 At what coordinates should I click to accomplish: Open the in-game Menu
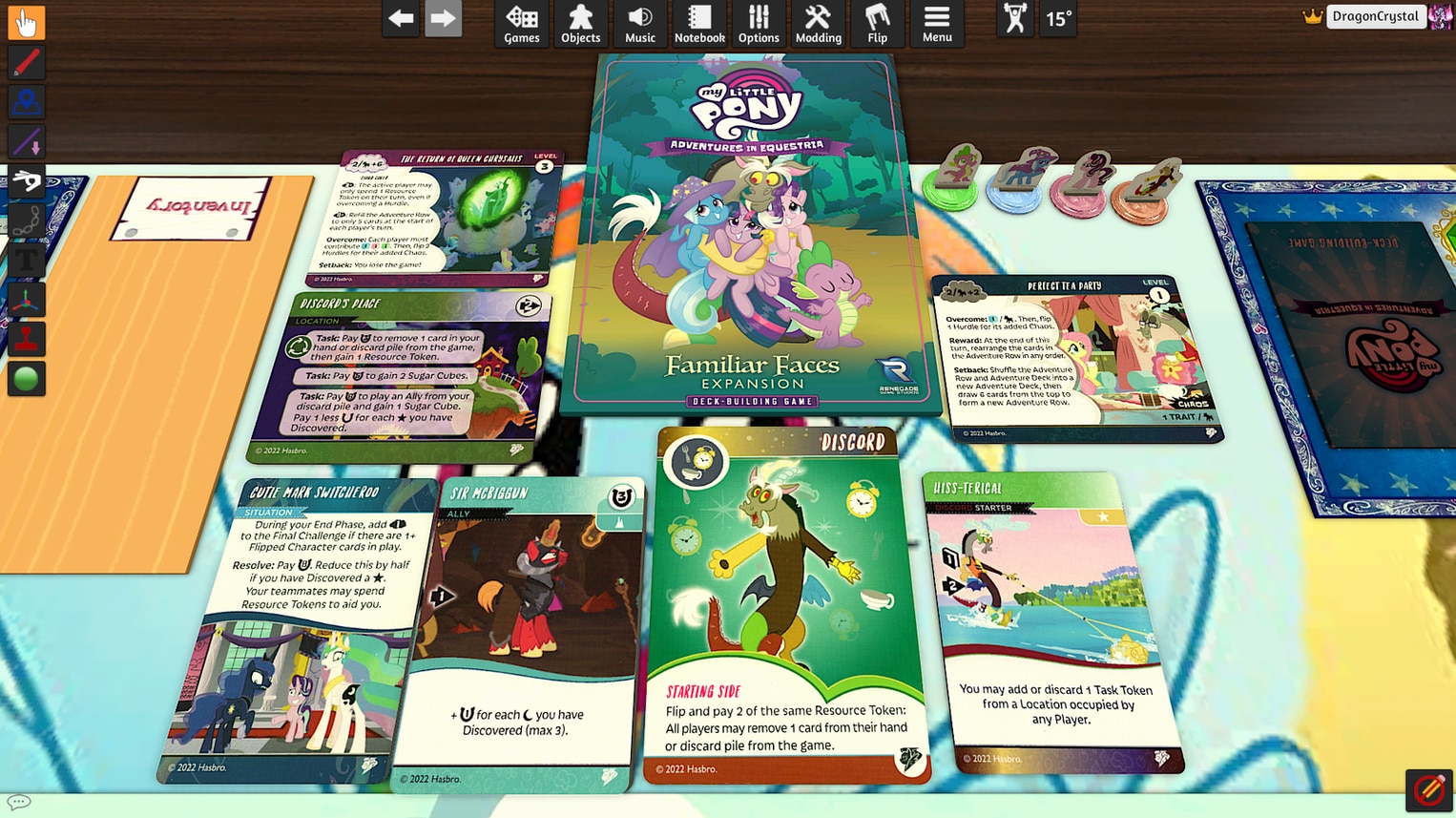[936, 24]
